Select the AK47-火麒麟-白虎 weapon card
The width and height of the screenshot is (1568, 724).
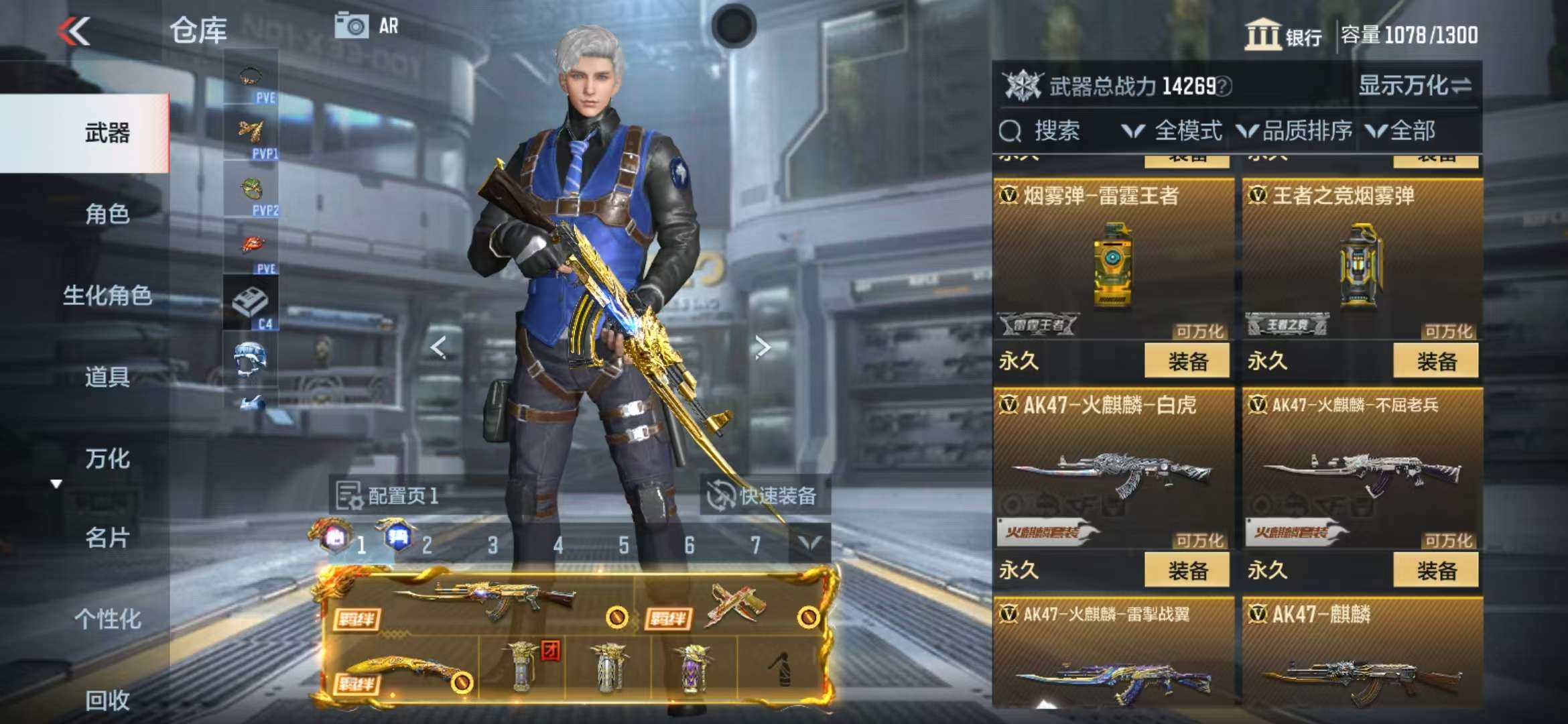pos(1112,469)
